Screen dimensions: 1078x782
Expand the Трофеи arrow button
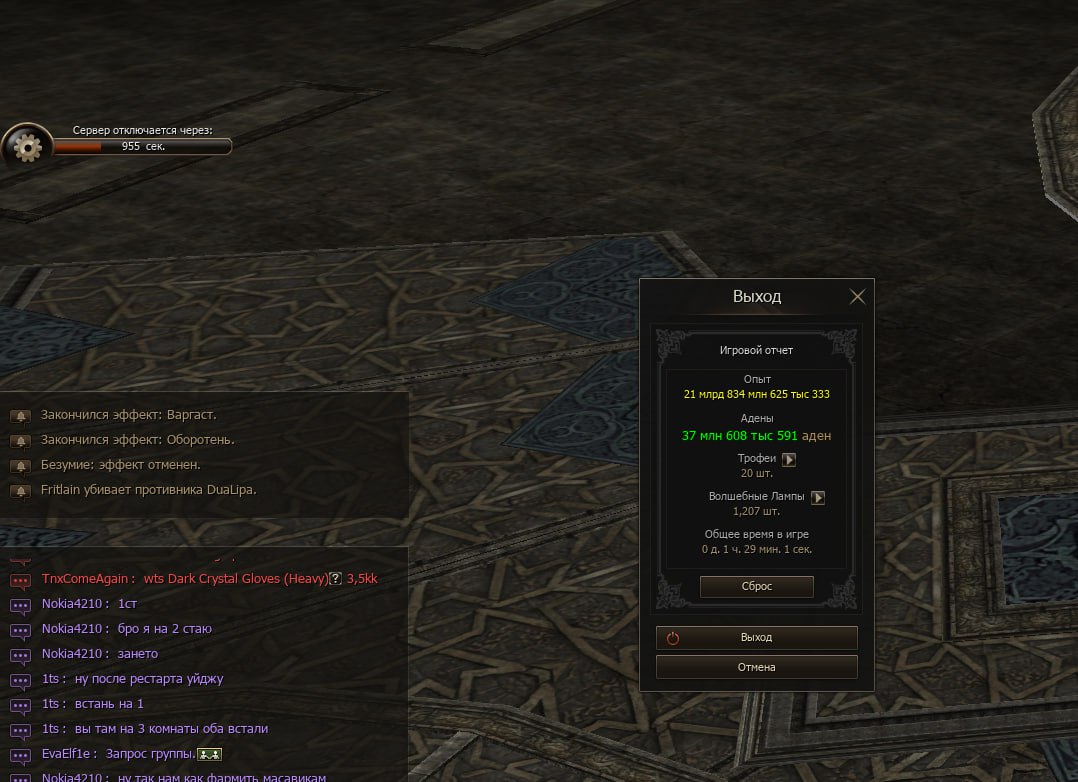click(x=789, y=459)
